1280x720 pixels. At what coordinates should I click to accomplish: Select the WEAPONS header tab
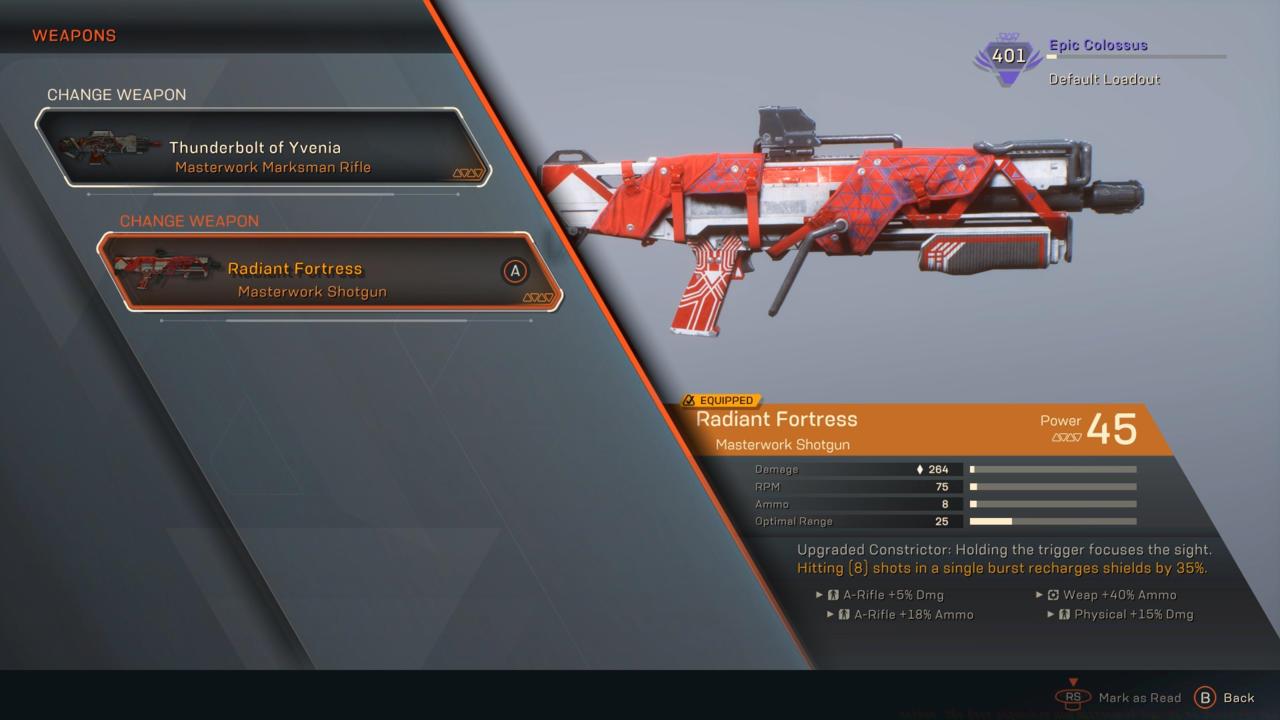pyautogui.click(x=74, y=35)
